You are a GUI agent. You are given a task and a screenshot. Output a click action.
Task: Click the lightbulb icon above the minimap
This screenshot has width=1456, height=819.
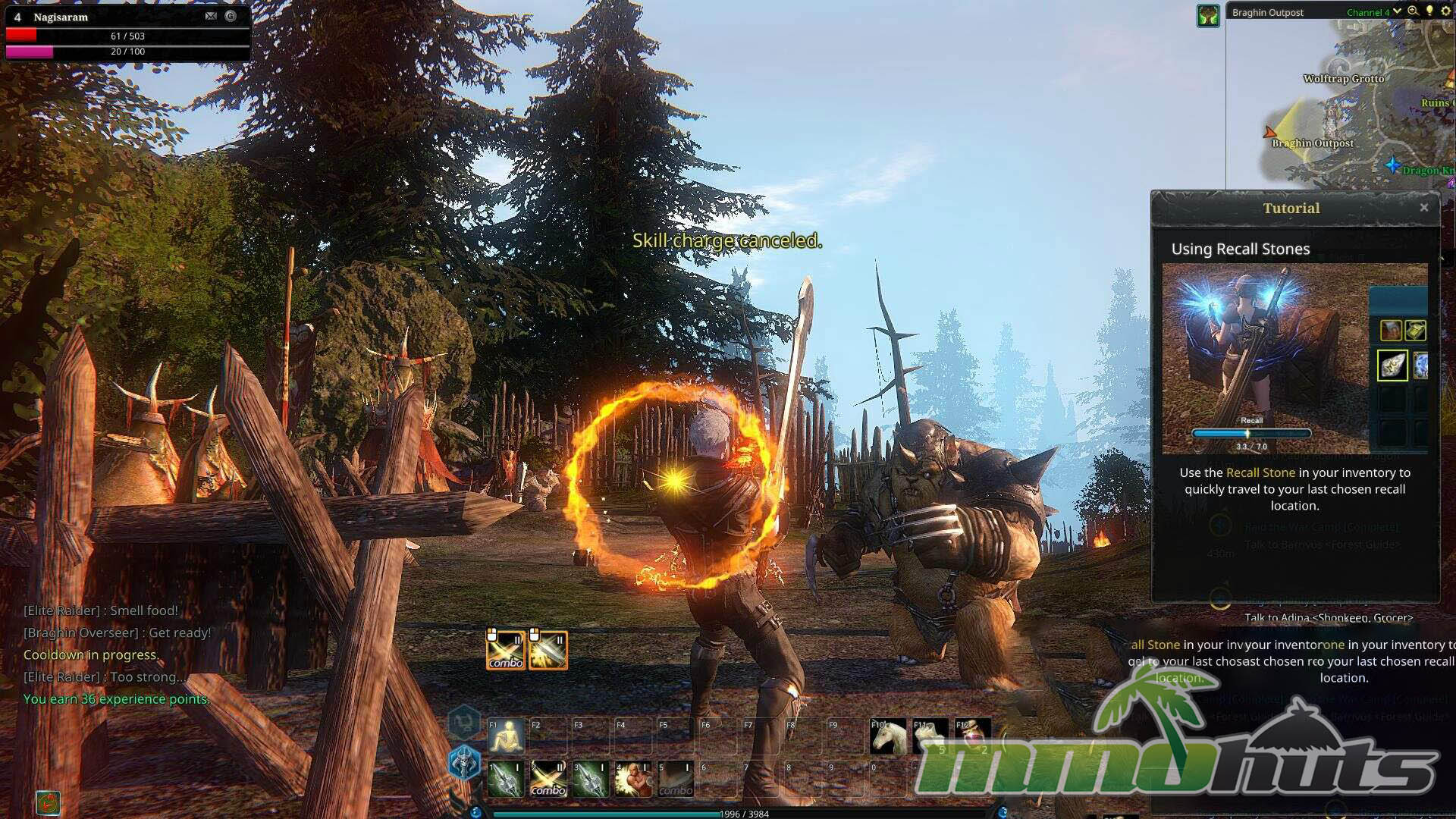click(1429, 11)
